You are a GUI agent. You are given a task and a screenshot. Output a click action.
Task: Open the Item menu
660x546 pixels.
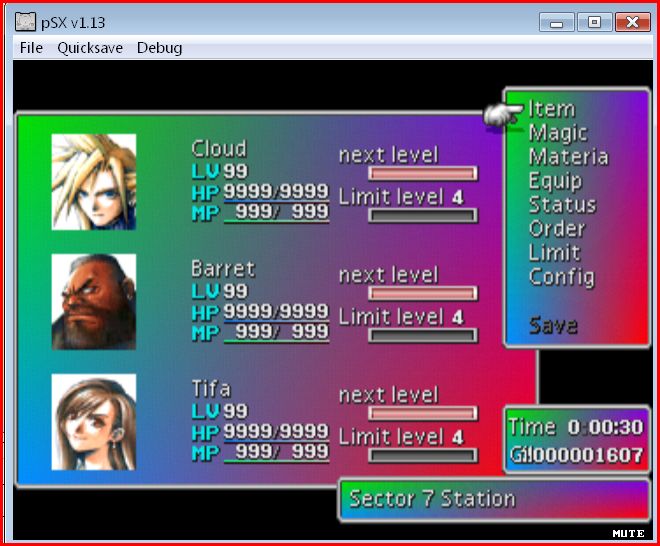pos(551,109)
